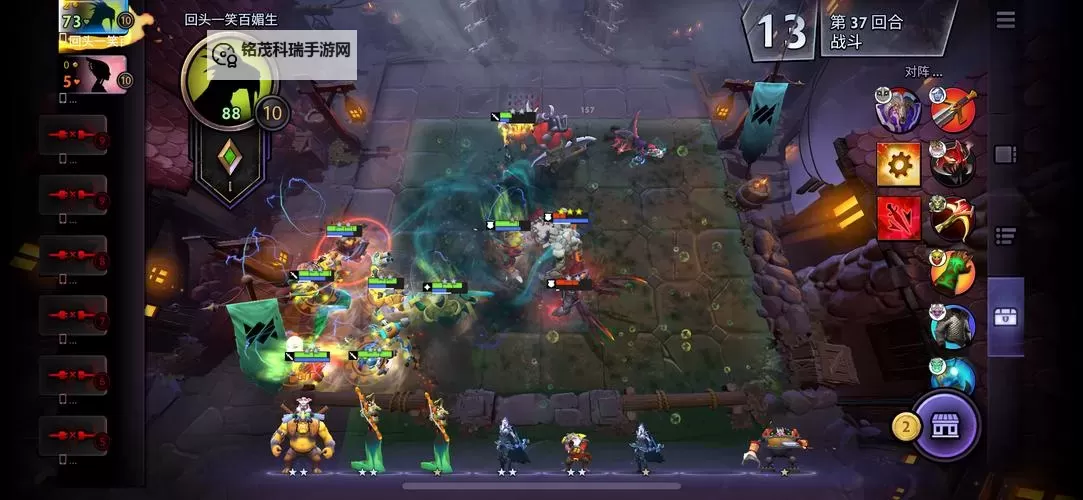
Task: Open the bulleted list side tab
Action: coord(1005,236)
